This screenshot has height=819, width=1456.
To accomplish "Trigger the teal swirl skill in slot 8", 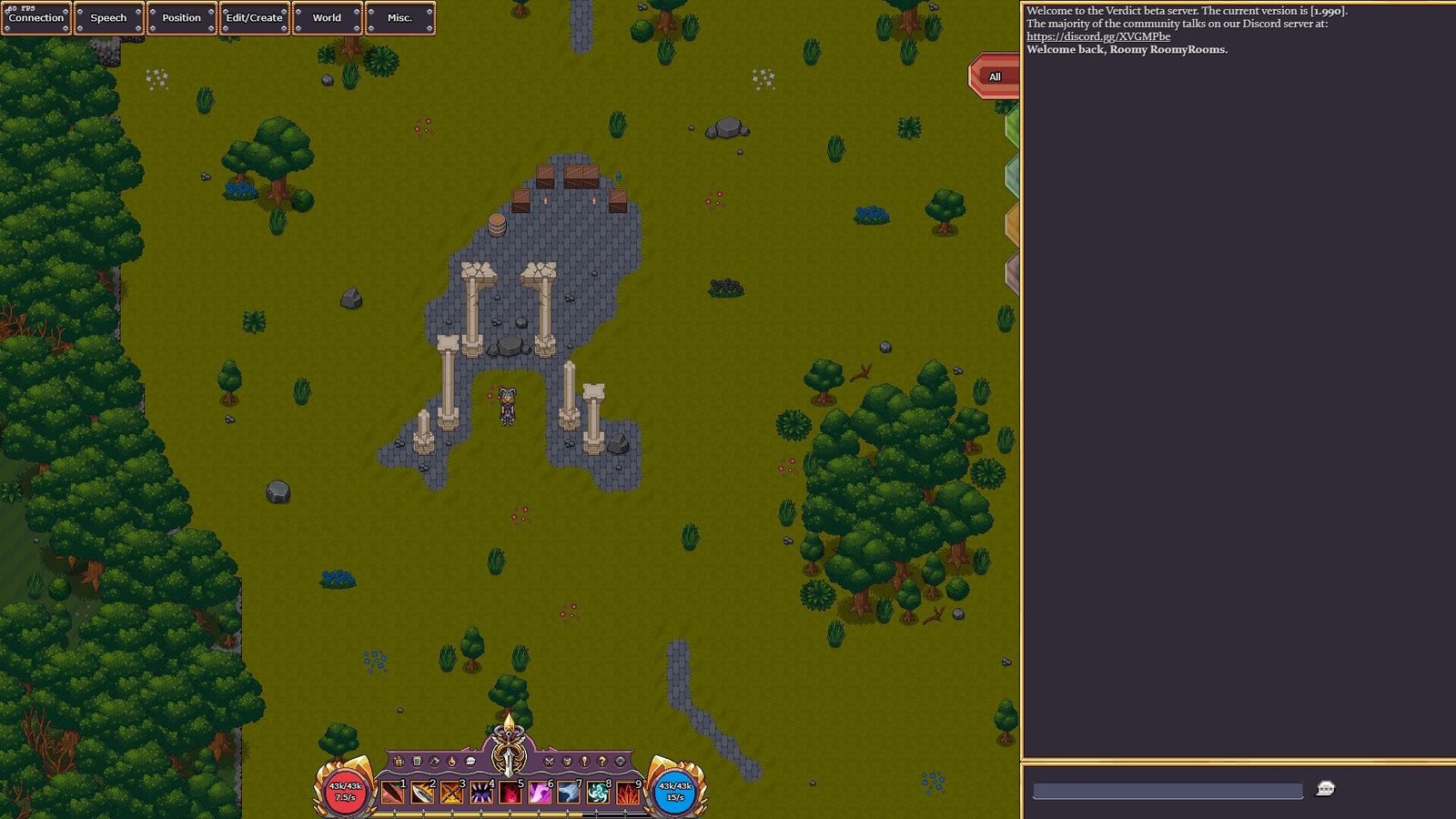I will (598, 794).
